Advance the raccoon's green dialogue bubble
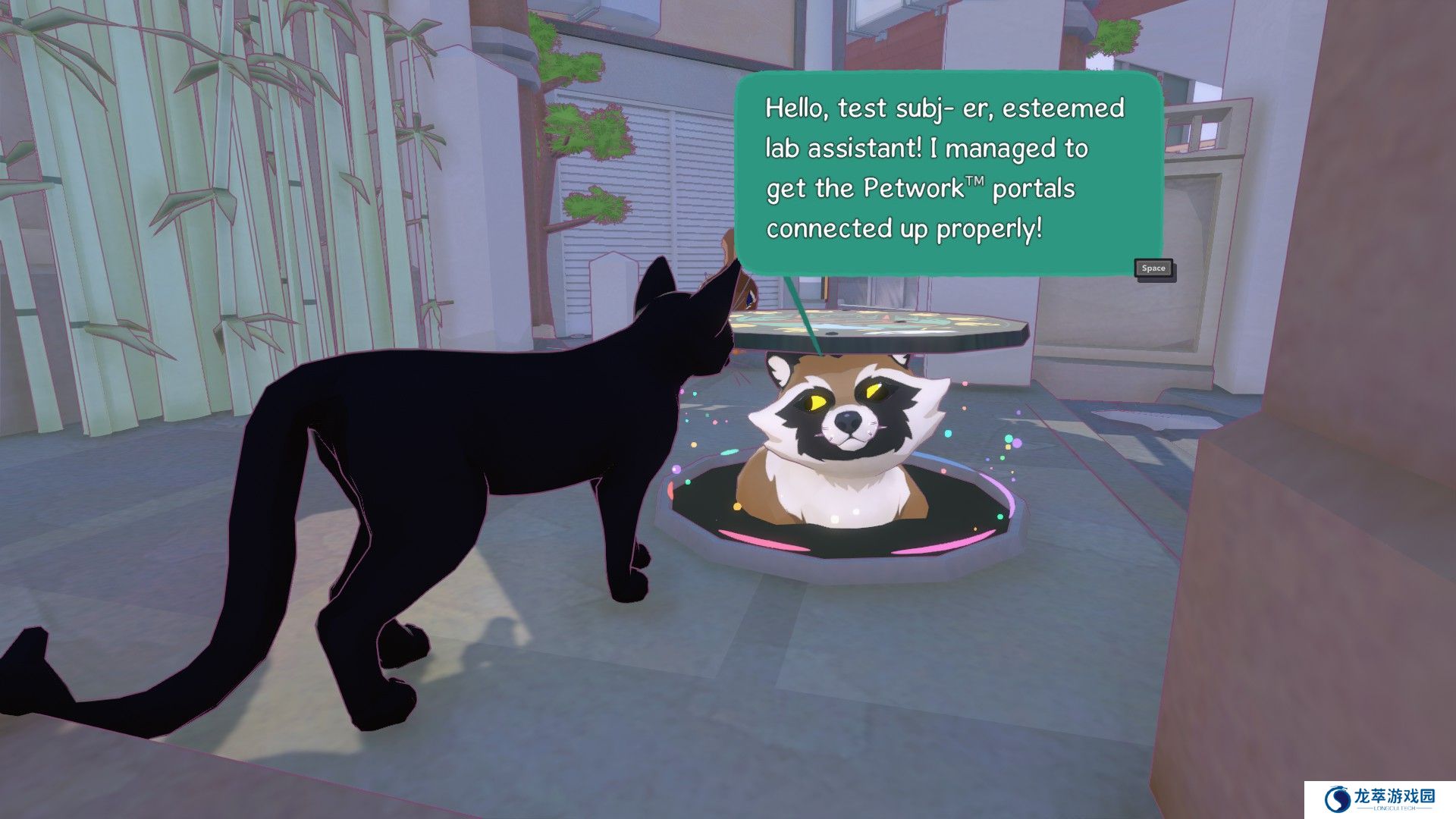This screenshot has width=1456, height=819. (x=1153, y=268)
